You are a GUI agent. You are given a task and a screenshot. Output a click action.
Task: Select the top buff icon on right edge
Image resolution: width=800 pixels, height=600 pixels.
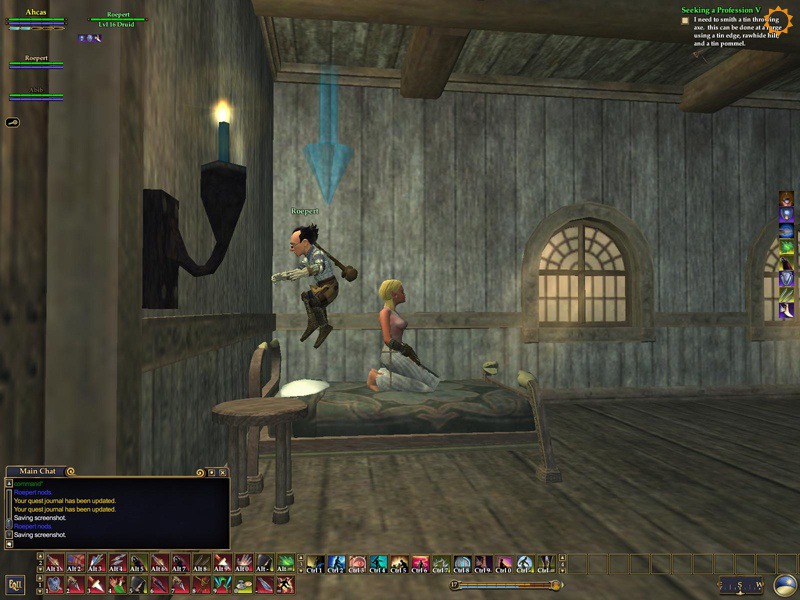(x=787, y=198)
